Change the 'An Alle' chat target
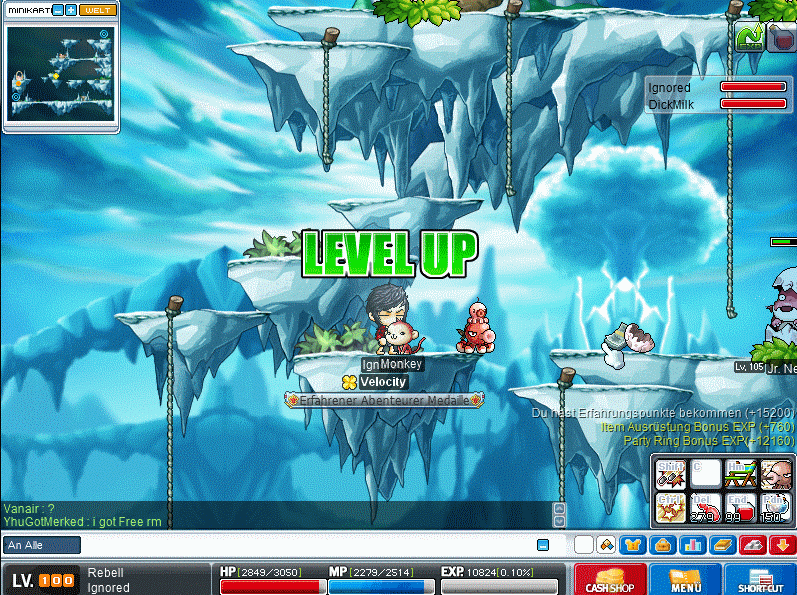 tap(42, 545)
